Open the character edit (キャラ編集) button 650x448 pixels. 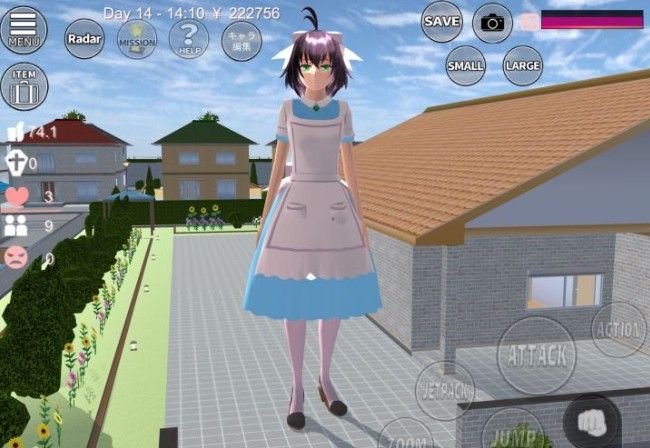click(241, 41)
